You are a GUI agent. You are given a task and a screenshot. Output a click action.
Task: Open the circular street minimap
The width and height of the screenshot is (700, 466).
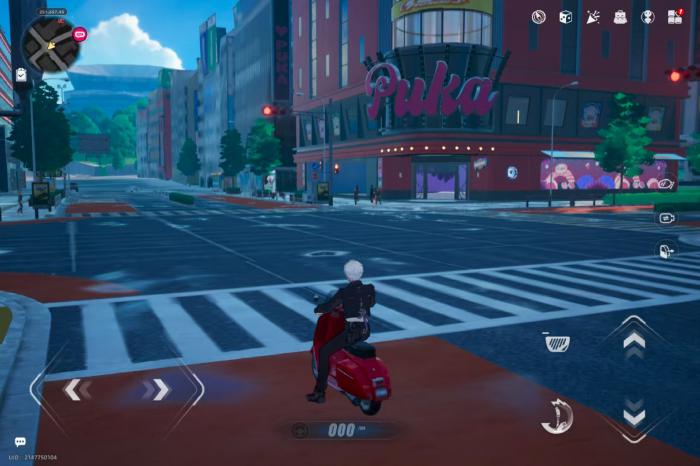tap(51, 44)
